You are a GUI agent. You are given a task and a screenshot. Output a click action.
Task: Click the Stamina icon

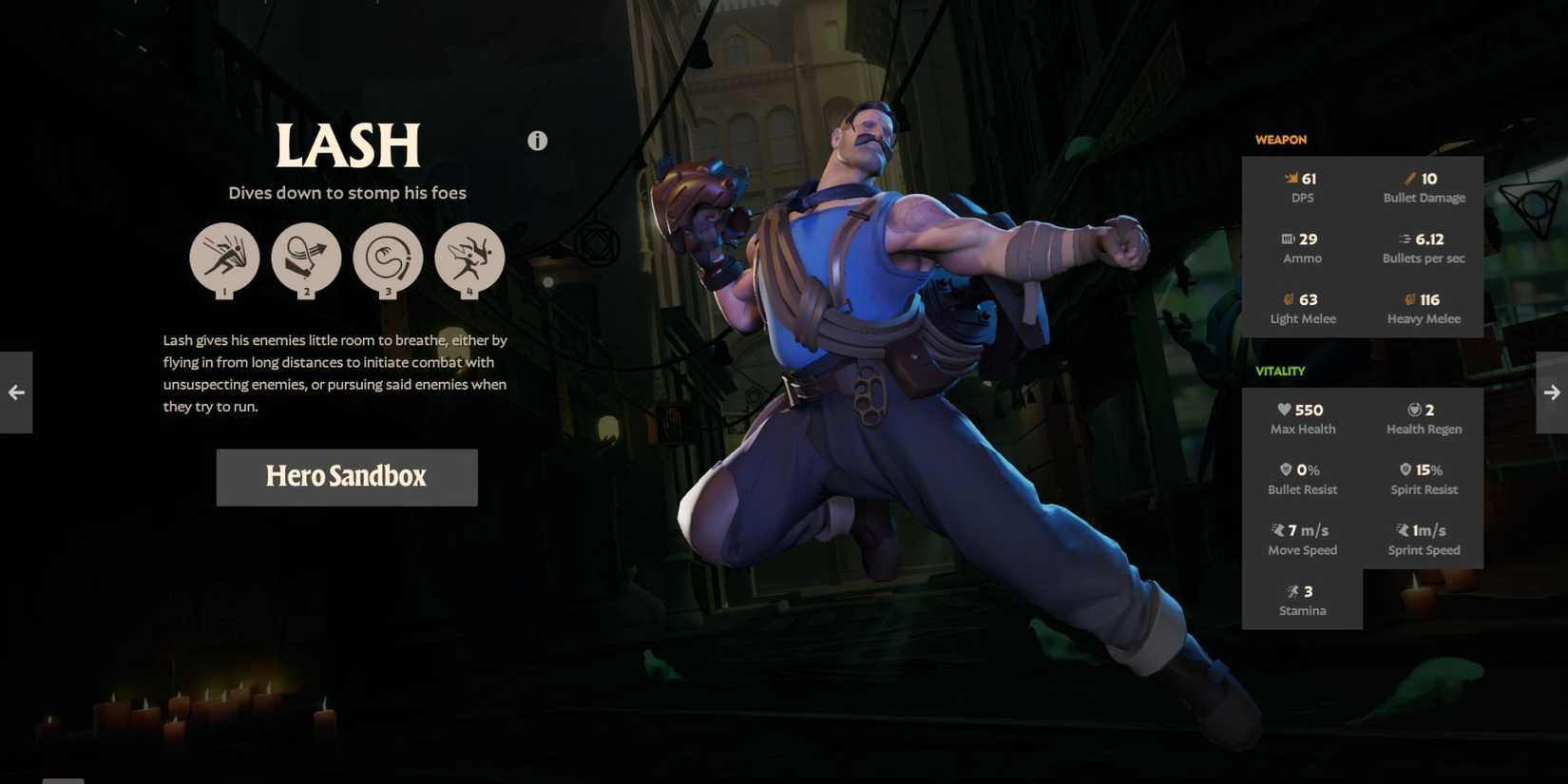(1292, 590)
